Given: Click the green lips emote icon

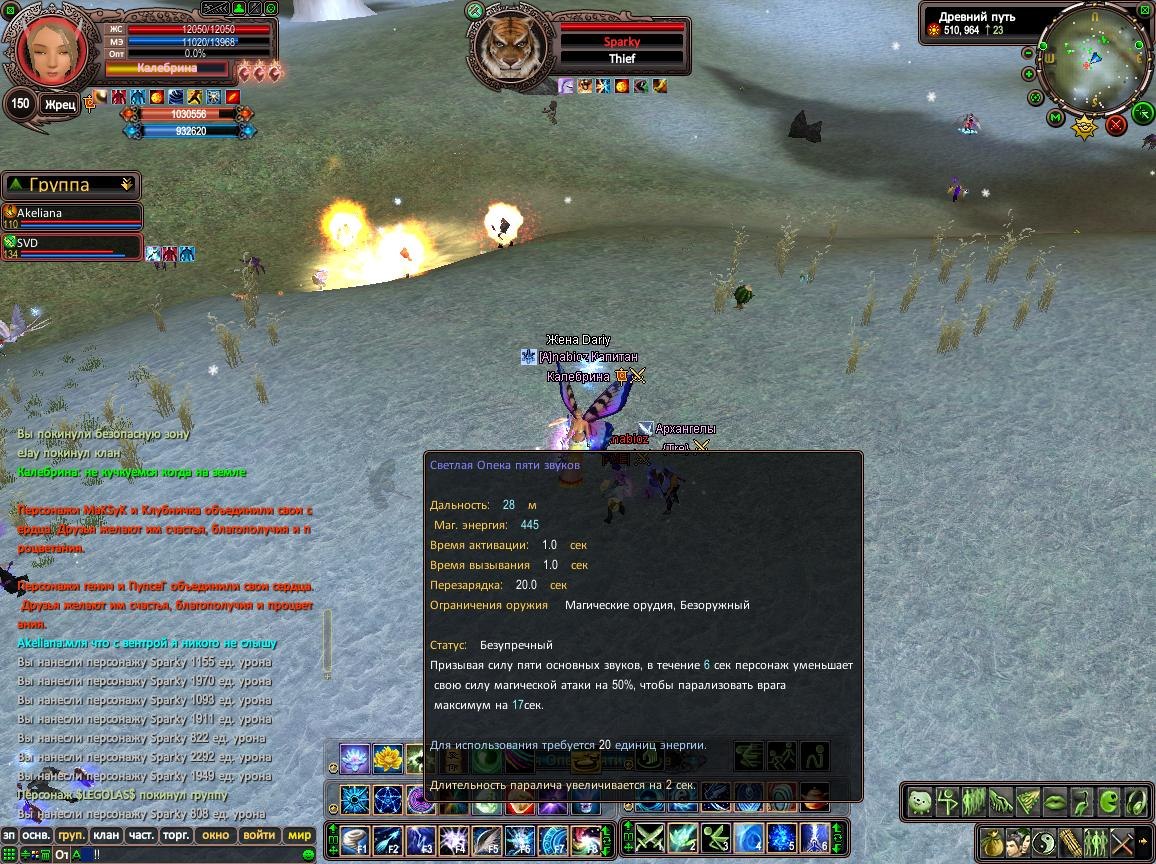Looking at the screenshot, I should 1054,801.
